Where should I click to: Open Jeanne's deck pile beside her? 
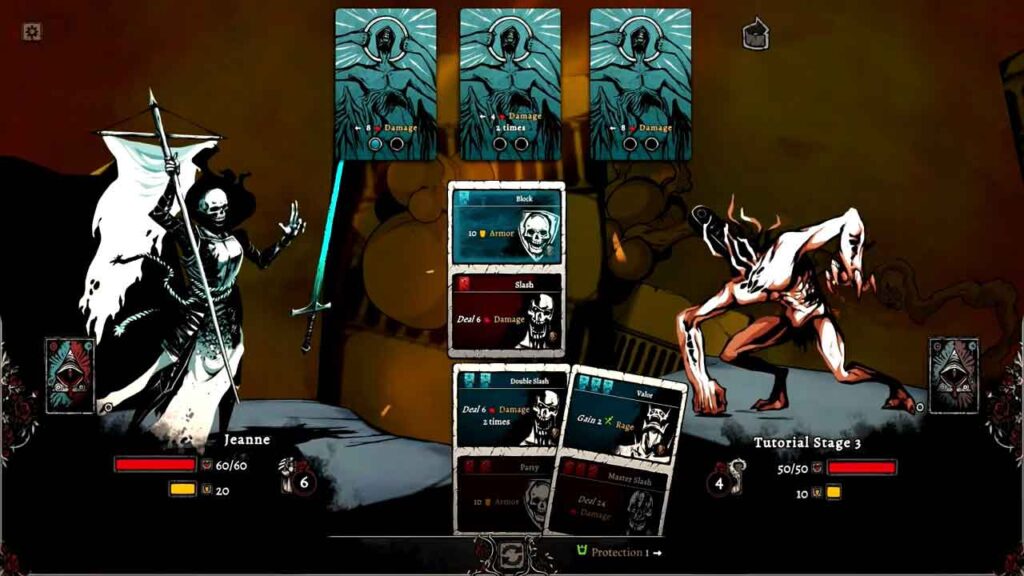[x=70, y=375]
